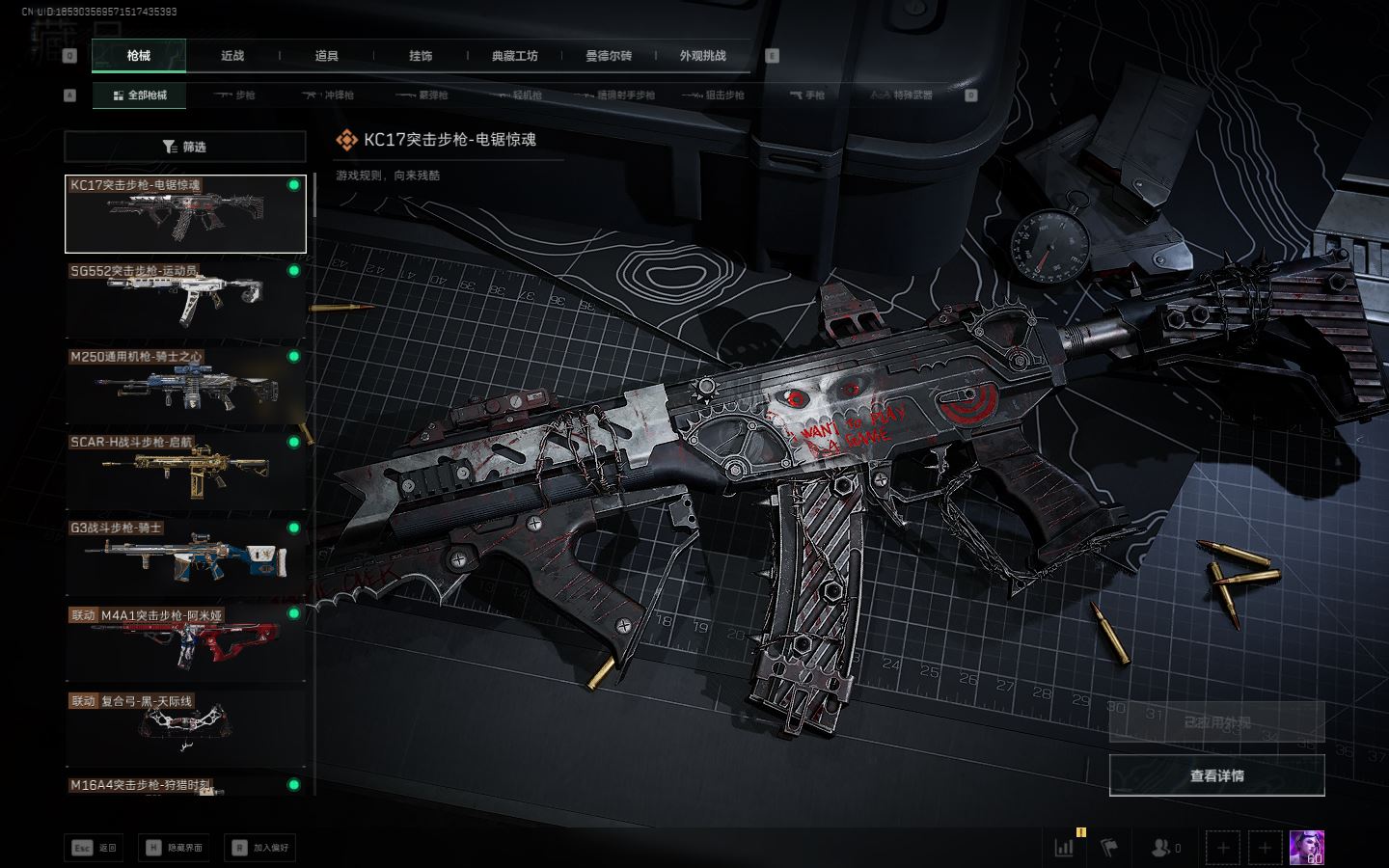This screenshot has height=868, width=1389.
Task: Open the 道具 items tab
Action: point(327,56)
